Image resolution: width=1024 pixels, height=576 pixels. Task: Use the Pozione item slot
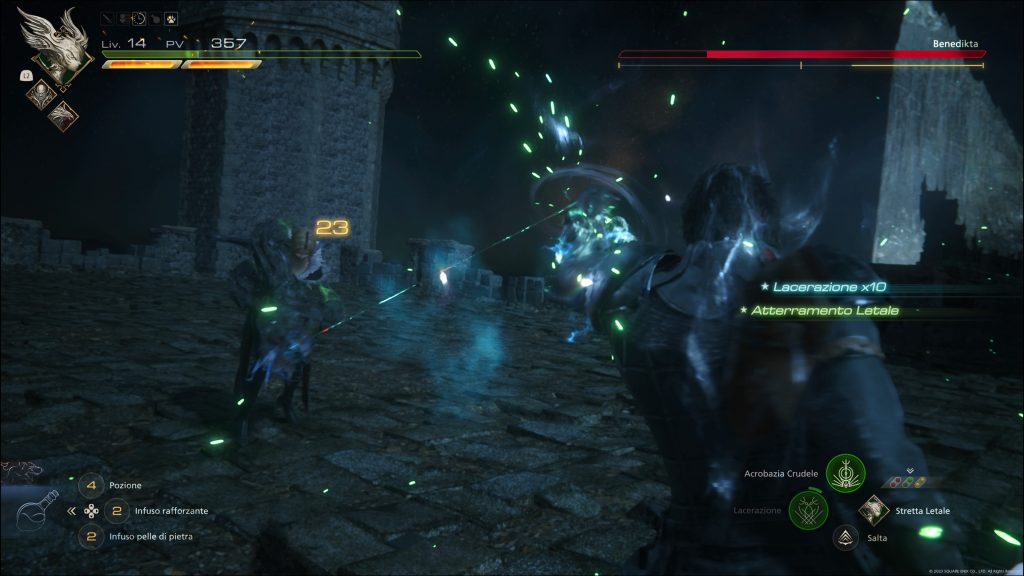point(91,485)
